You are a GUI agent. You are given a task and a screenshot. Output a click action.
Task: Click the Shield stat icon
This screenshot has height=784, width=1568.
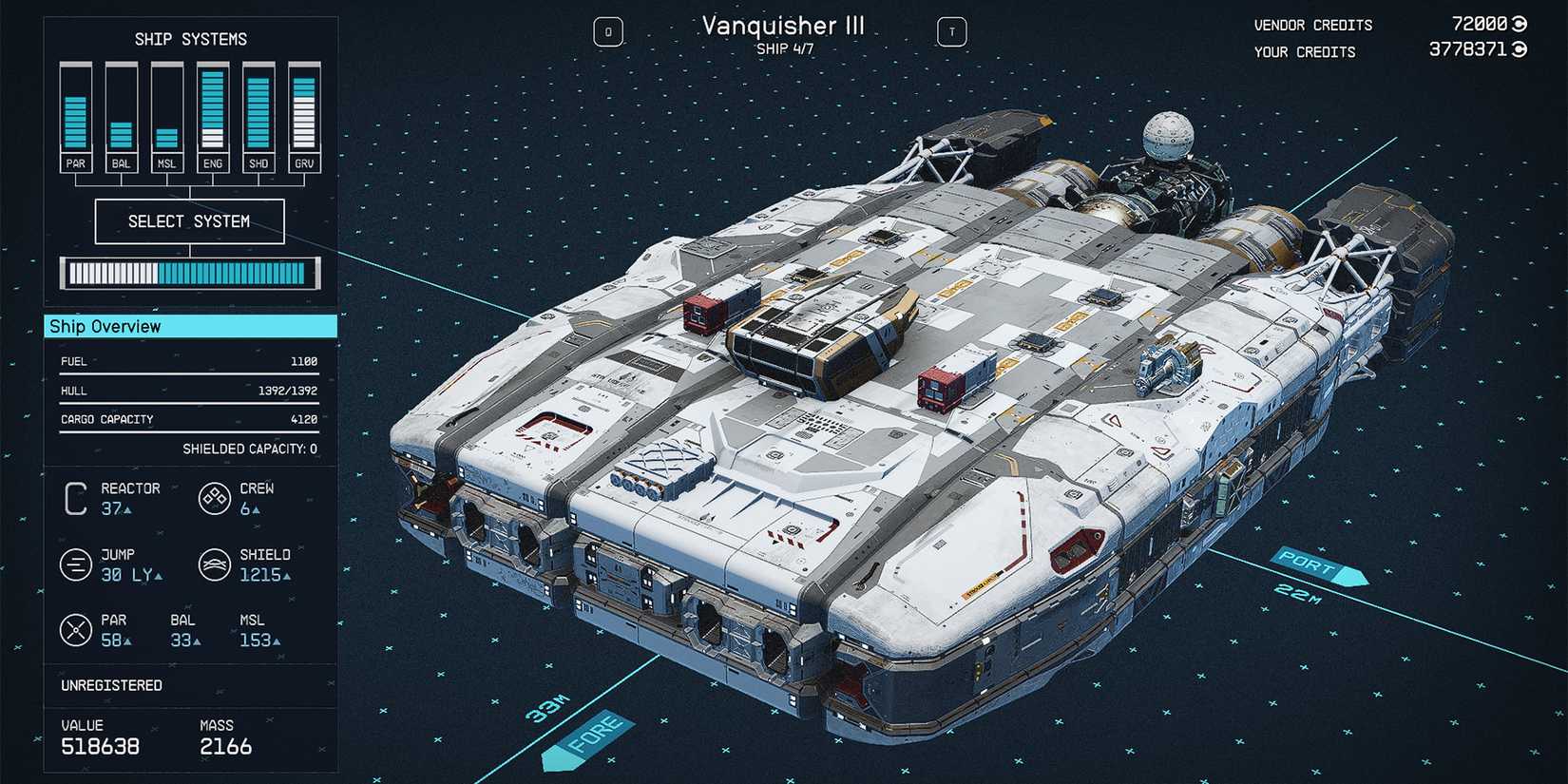pos(215,564)
